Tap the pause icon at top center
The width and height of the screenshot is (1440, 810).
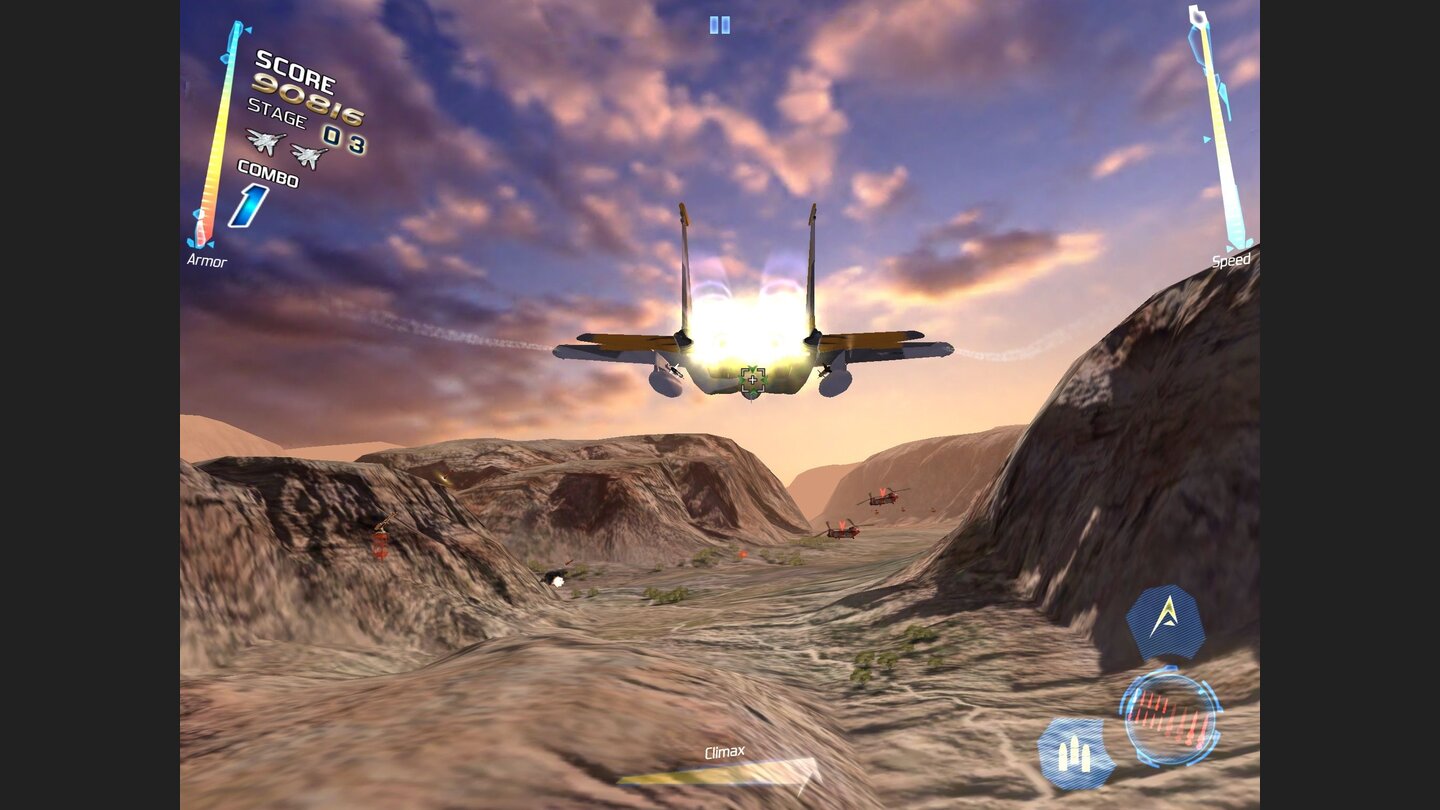[x=719, y=25]
